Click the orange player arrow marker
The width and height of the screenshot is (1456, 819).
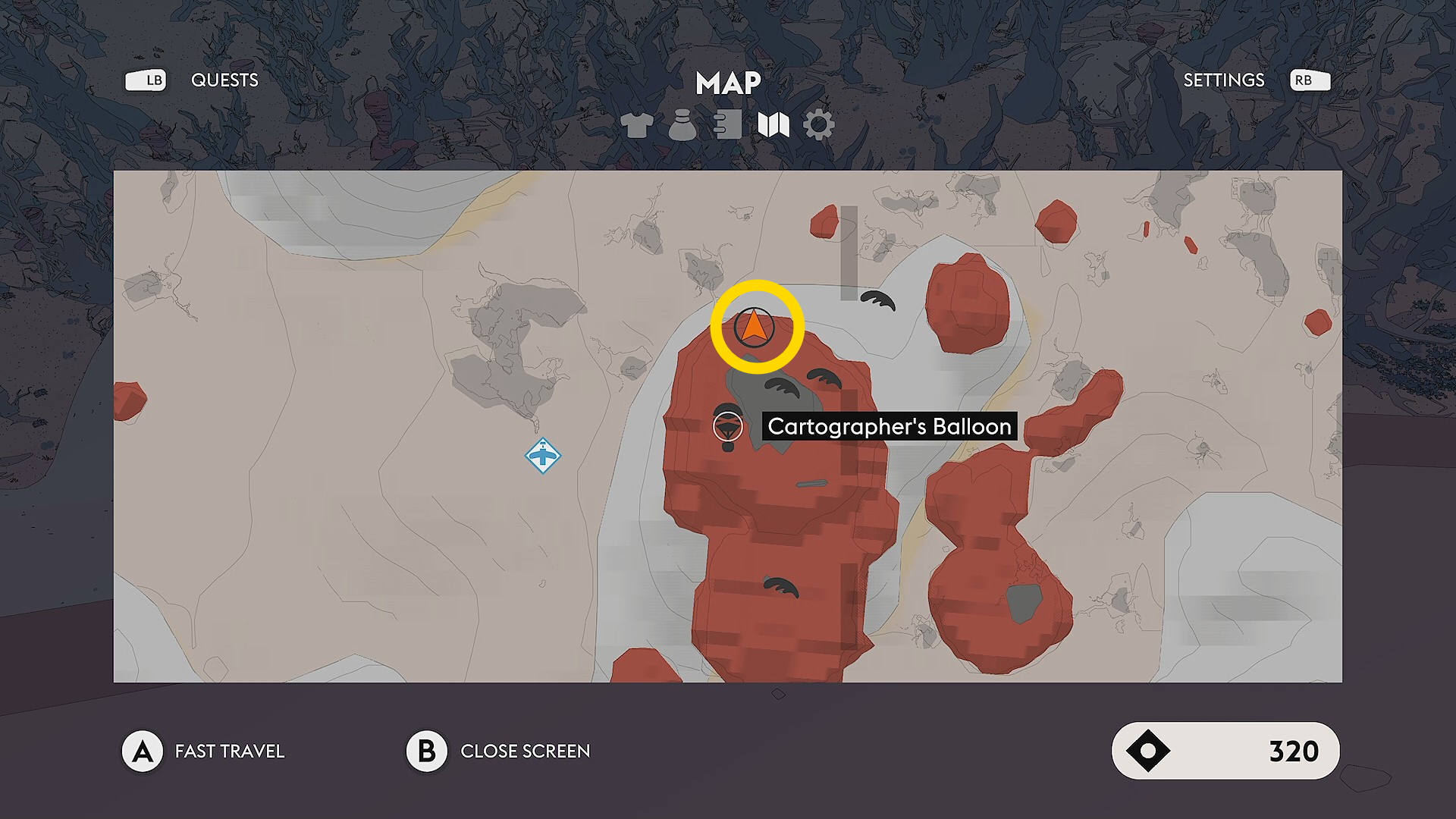click(754, 328)
